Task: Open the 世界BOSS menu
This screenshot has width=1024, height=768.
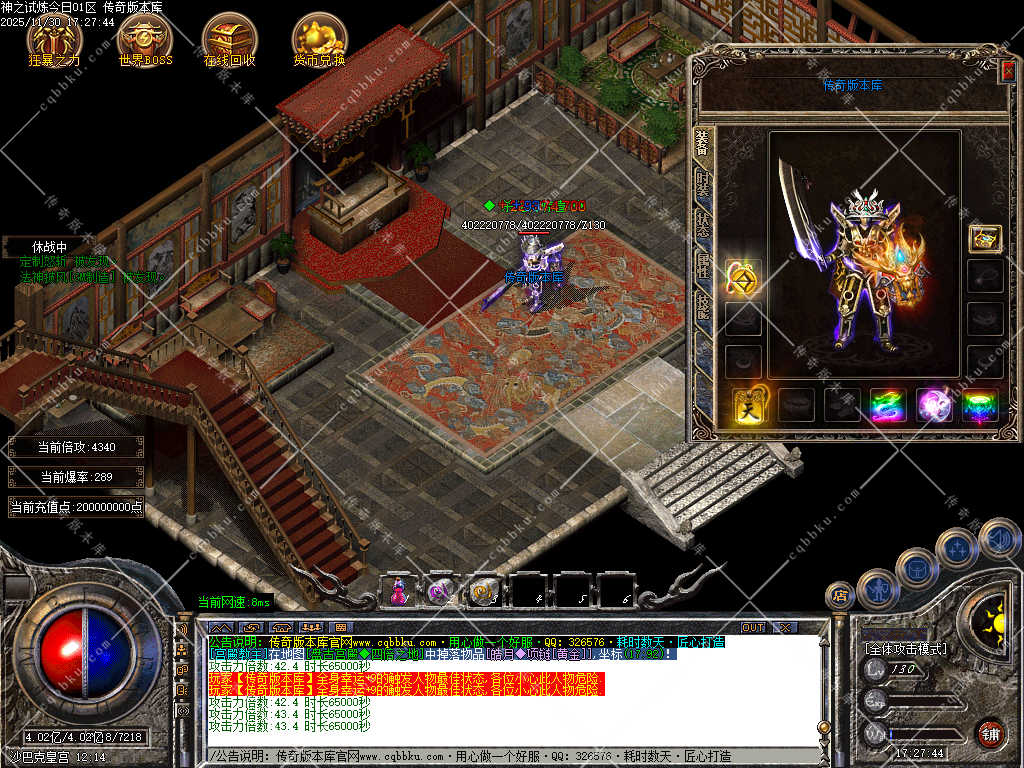Action: click(145, 38)
